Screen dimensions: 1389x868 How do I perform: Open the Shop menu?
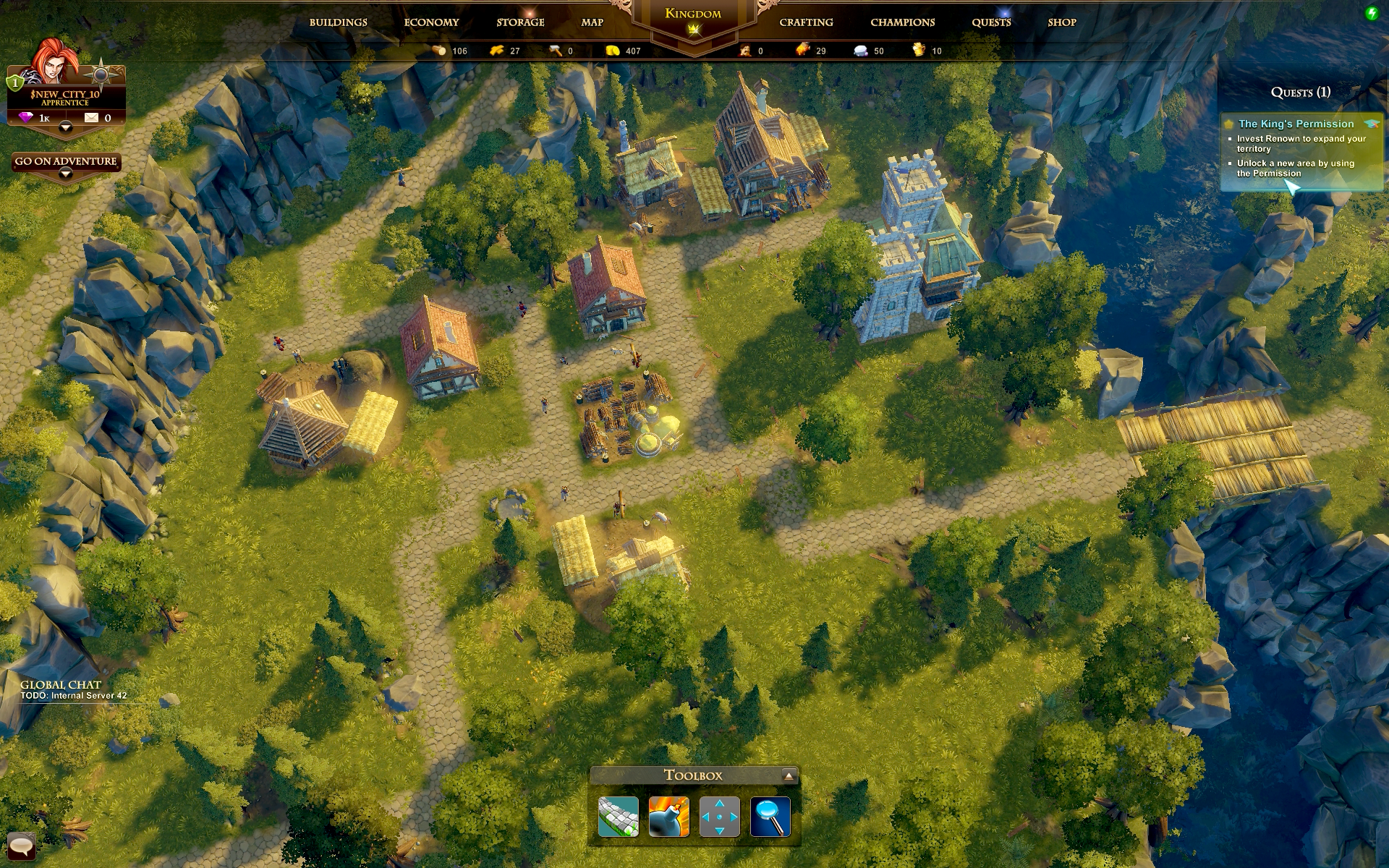click(x=1062, y=22)
